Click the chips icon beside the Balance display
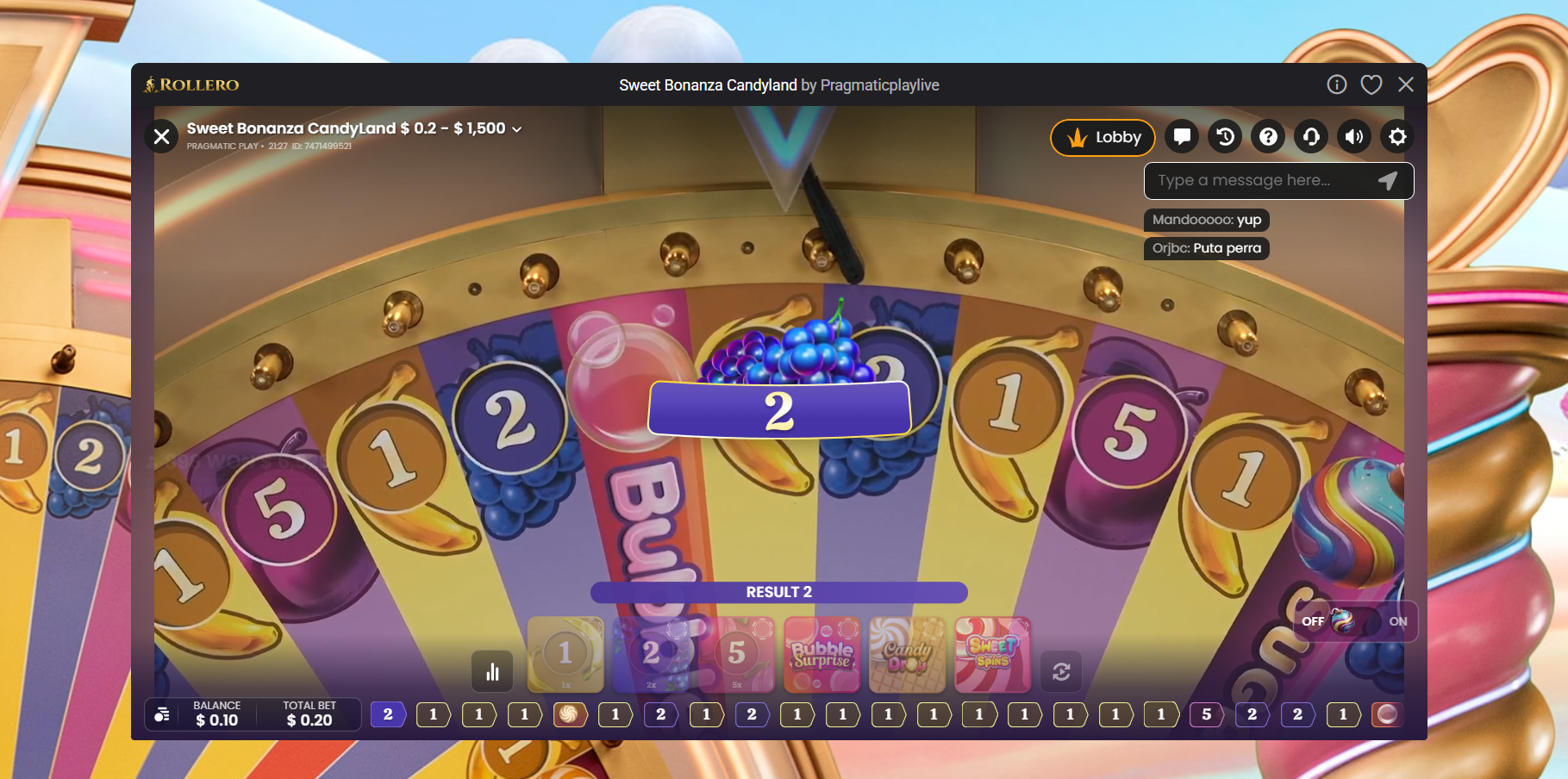1568x779 pixels. tap(160, 714)
